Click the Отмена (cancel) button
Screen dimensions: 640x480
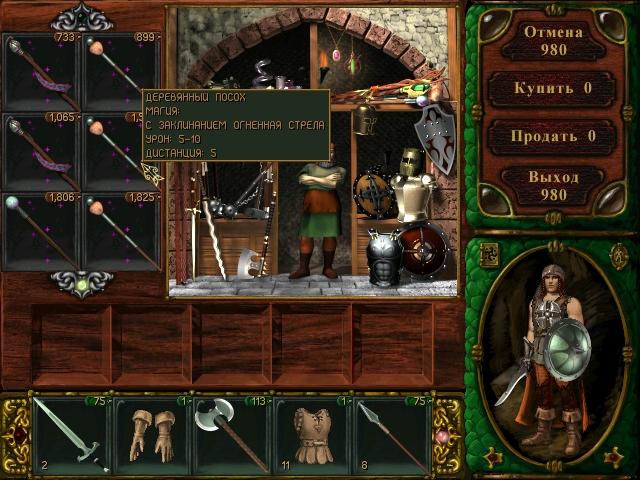[x=553, y=40]
